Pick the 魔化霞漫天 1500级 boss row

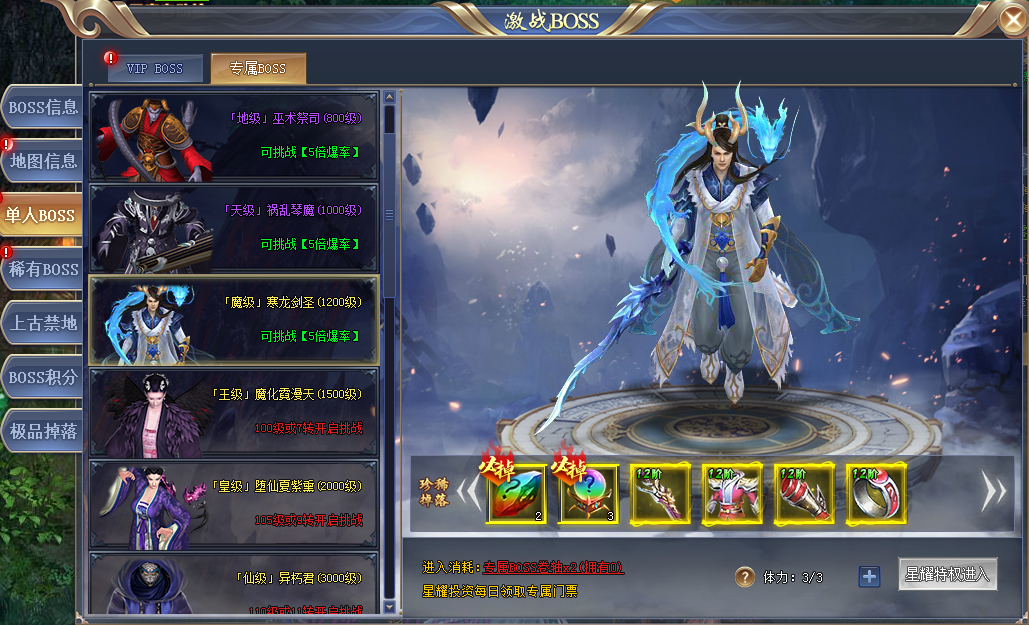click(234, 412)
